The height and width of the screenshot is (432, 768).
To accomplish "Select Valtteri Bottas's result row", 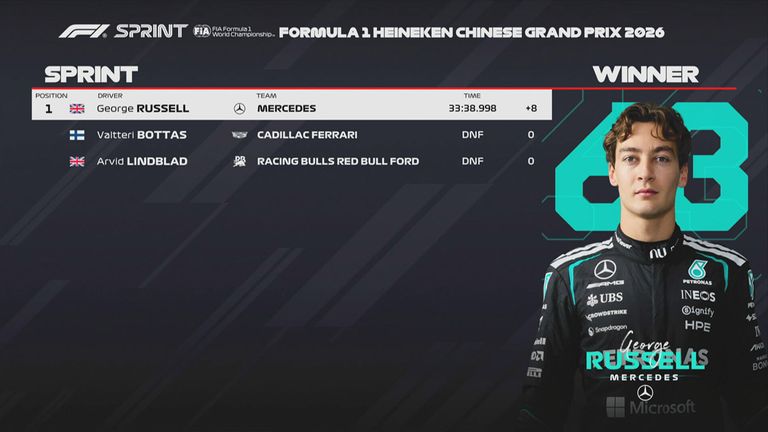I will pyautogui.click(x=290, y=135).
